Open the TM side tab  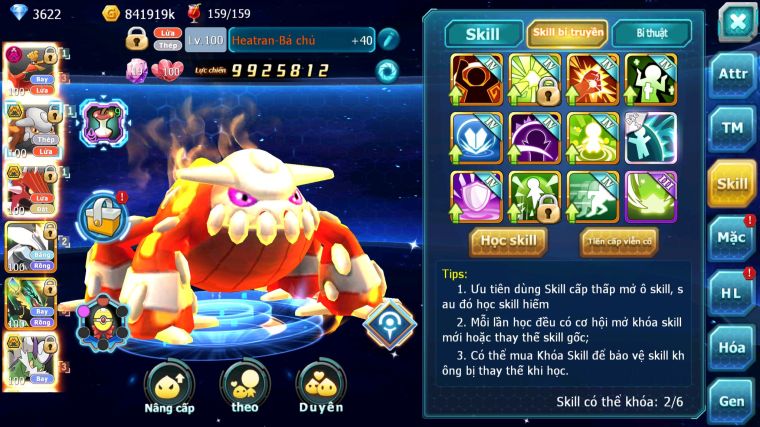(732, 128)
